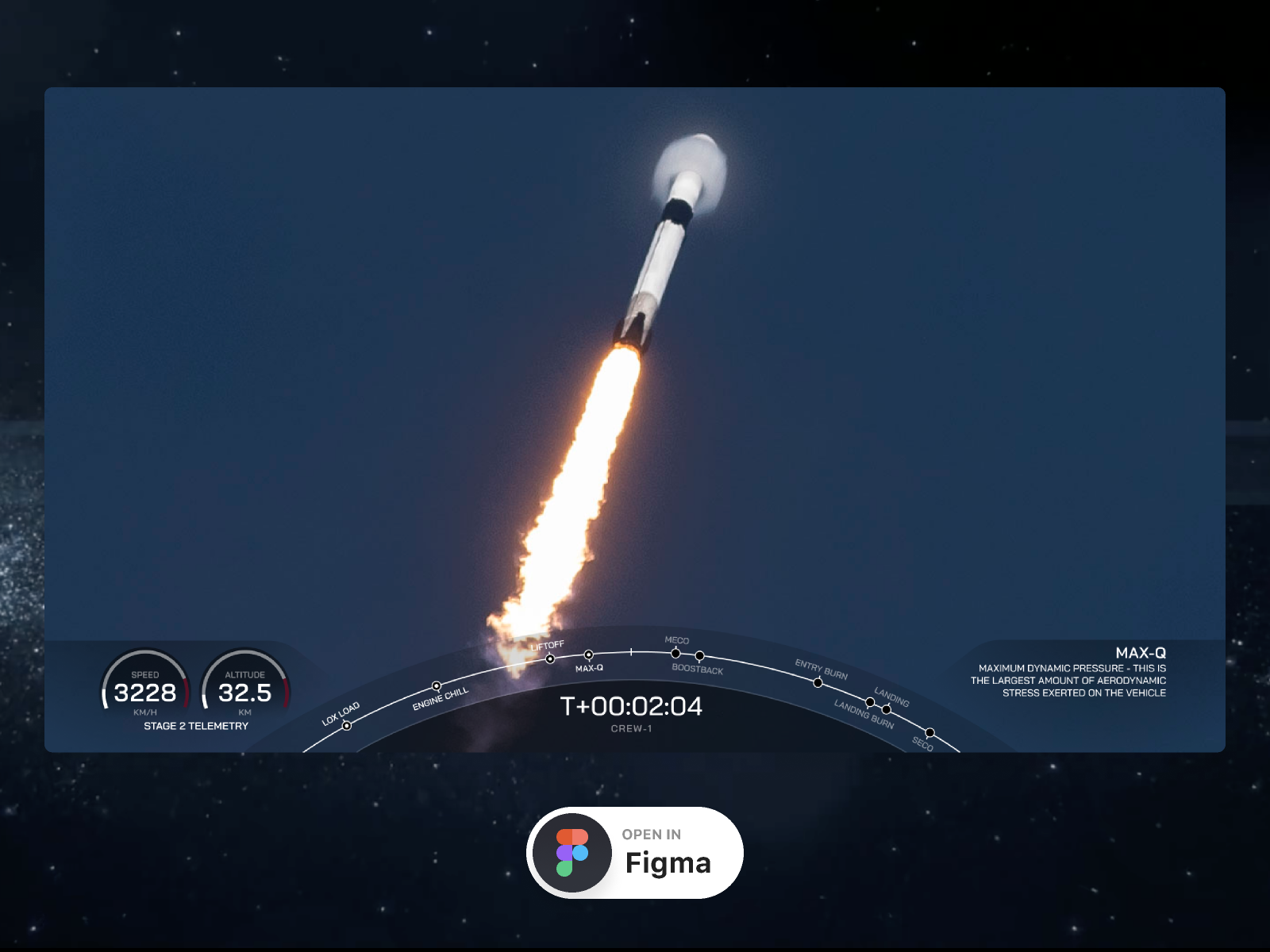Select the LANDING BURN timeline marker

pos(869,701)
